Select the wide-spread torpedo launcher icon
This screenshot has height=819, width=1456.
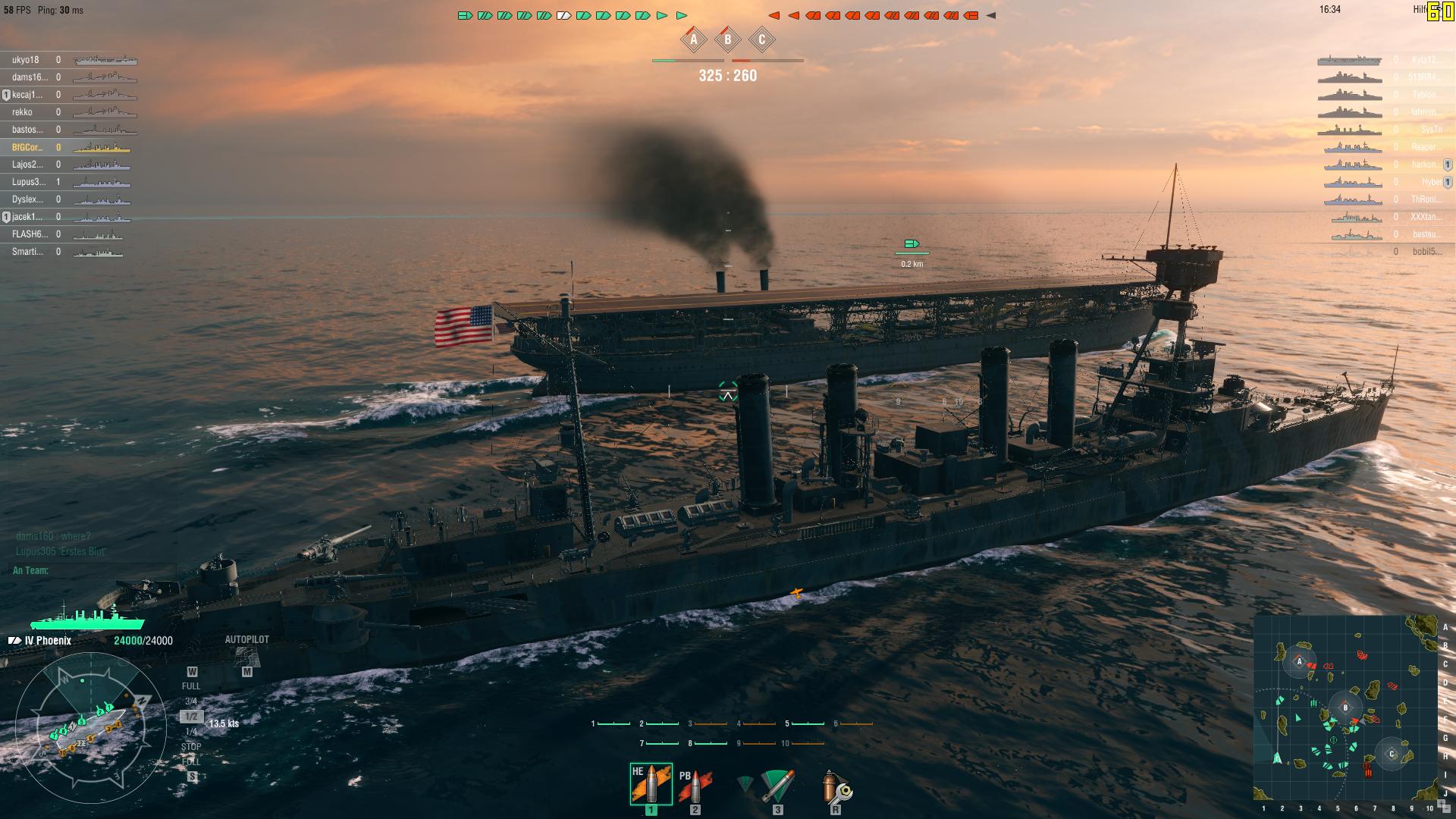pos(777,786)
